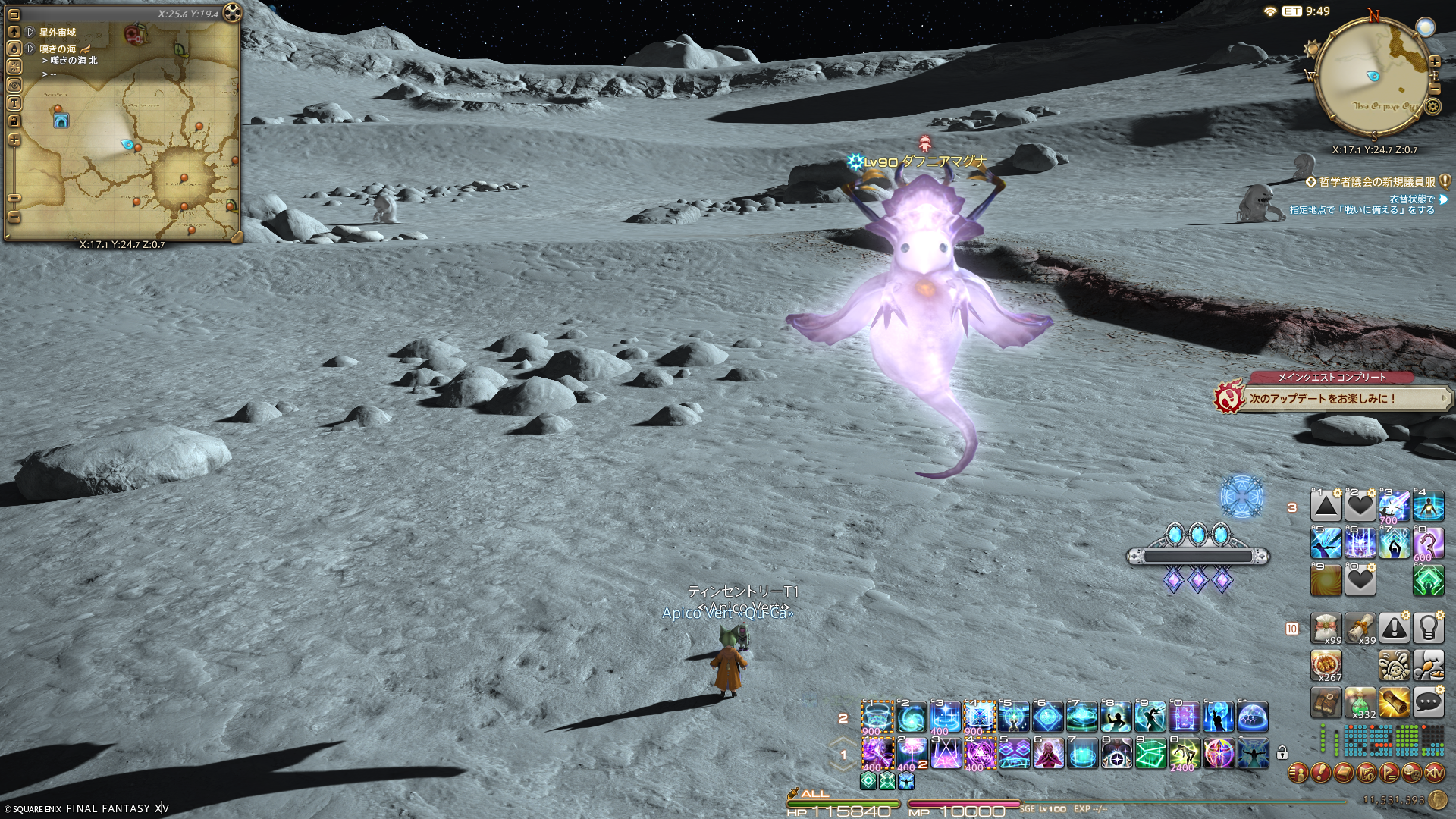Click the purple staff ability icon
Viewport: 1456px width, 819px height.
[x=1429, y=543]
